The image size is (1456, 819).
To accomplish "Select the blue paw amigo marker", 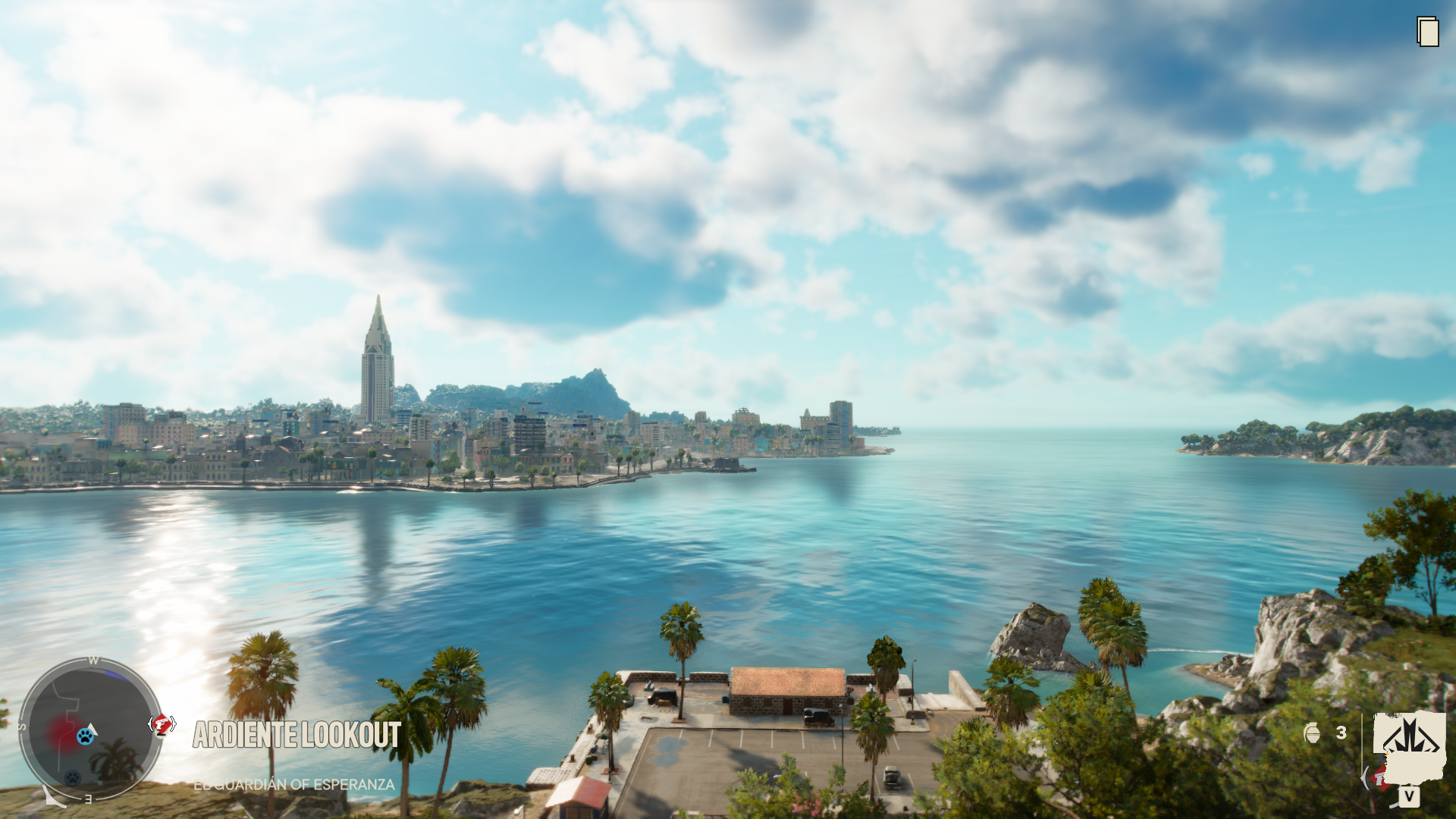I will click(86, 736).
